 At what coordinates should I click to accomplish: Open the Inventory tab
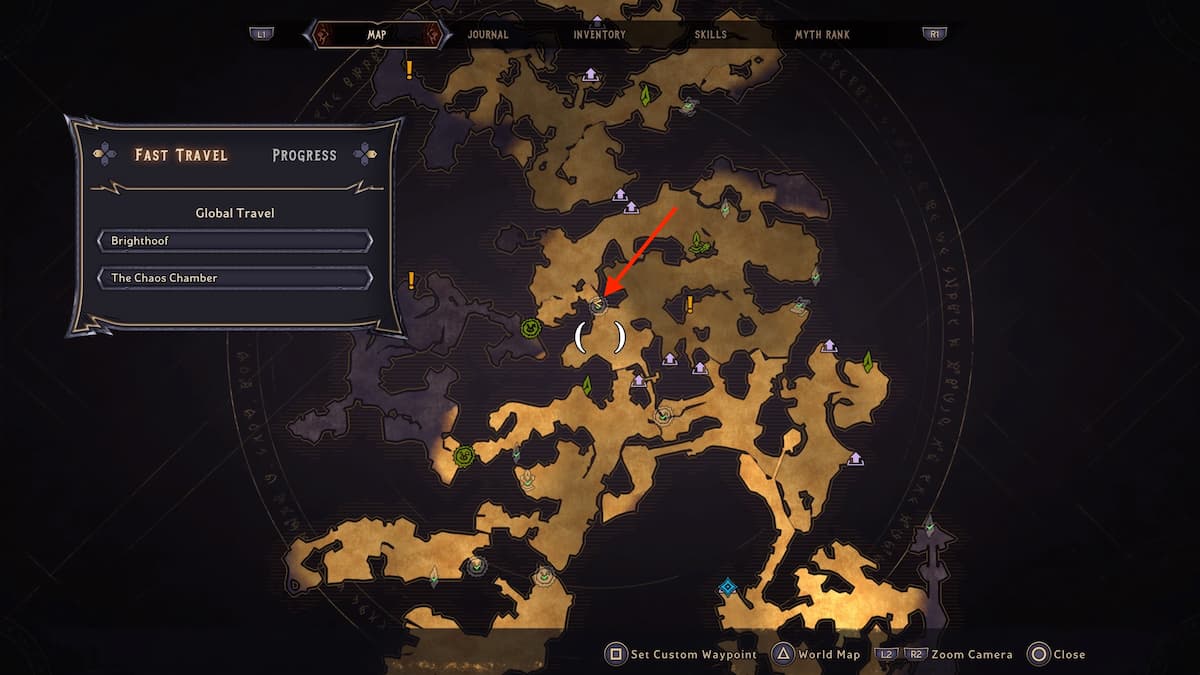click(599, 34)
